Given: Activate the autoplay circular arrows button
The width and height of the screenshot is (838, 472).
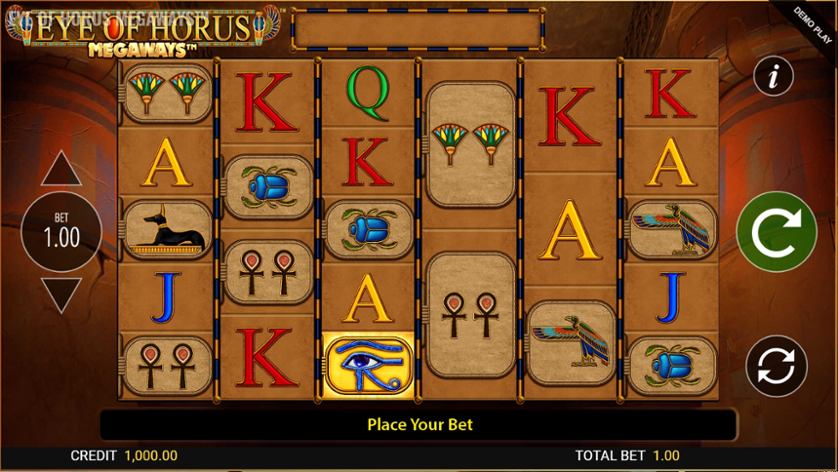Looking at the screenshot, I should [773, 366].
